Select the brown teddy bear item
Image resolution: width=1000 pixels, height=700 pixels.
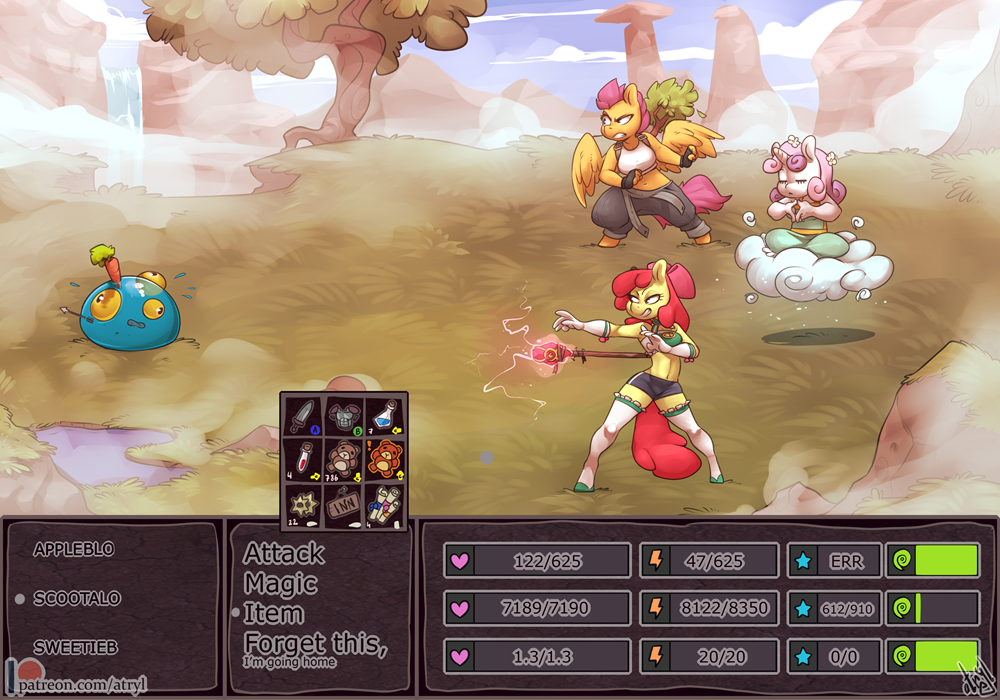[x=344, y=458]
